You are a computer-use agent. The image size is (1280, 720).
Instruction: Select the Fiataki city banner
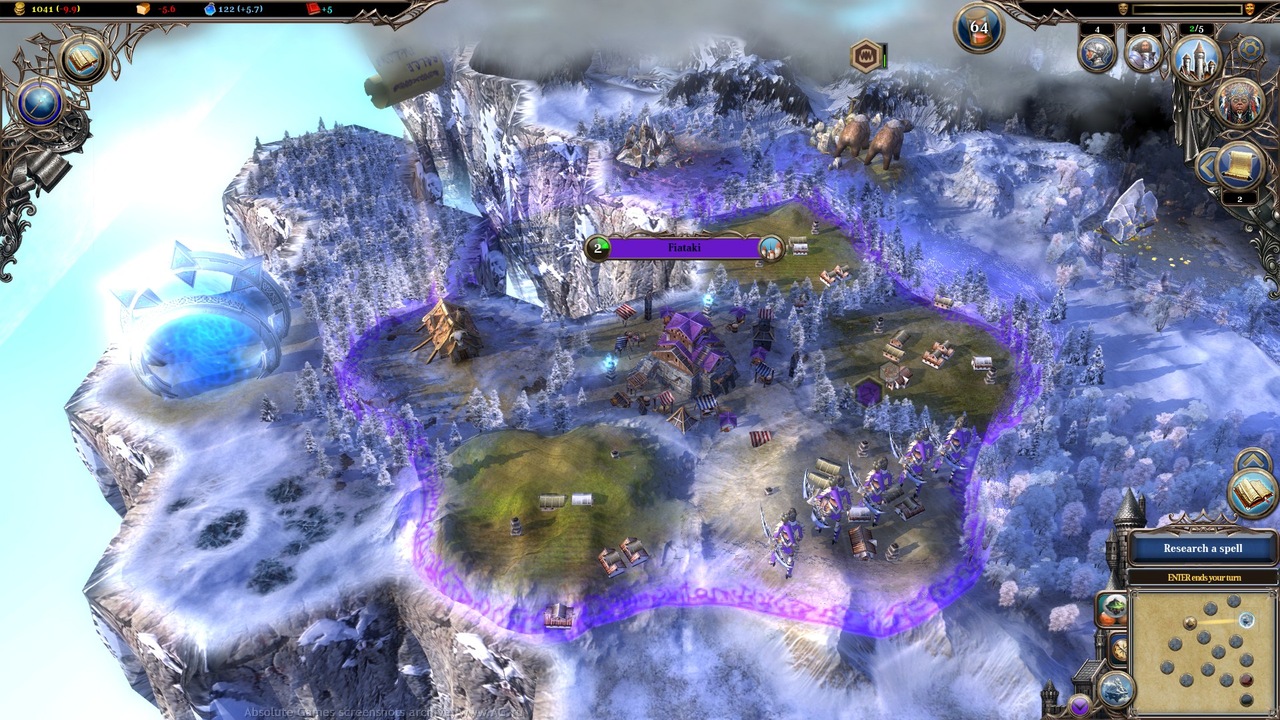pos(685,248)
